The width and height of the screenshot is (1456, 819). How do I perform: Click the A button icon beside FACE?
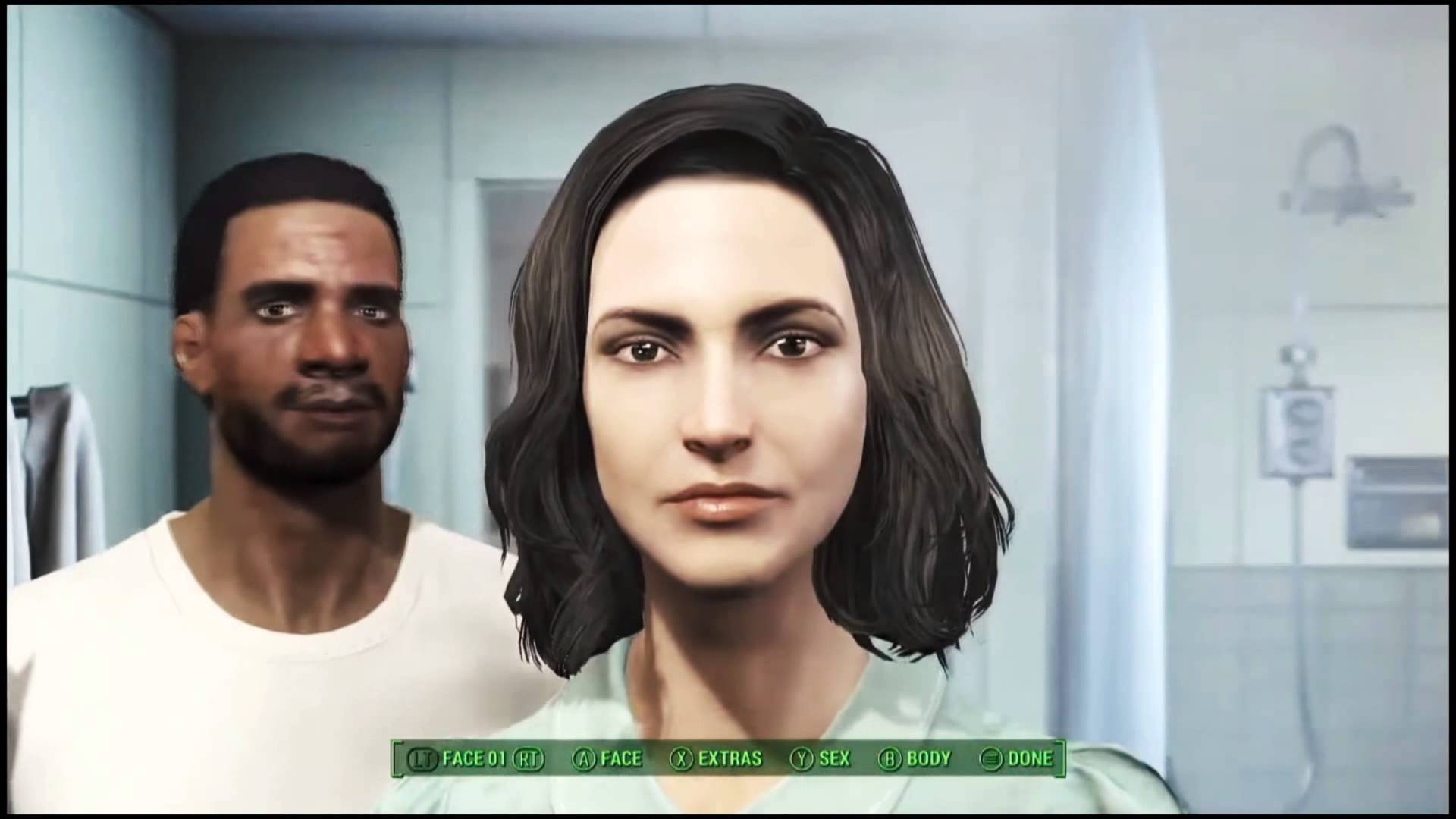pyautogui.click(x=582, y=758)
